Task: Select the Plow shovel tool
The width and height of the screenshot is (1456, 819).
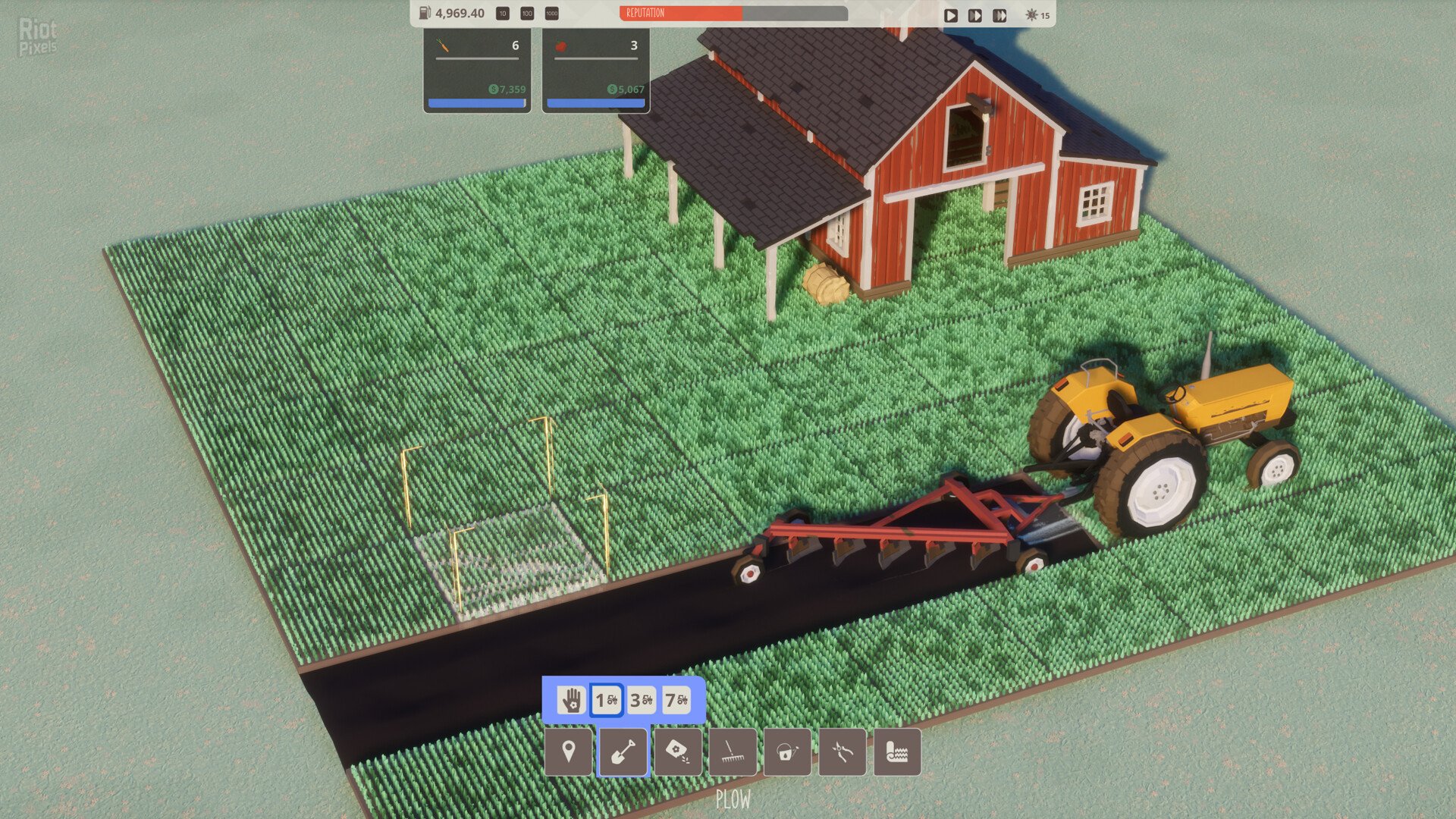Action: pyautogui.click(x=623, y=752)
